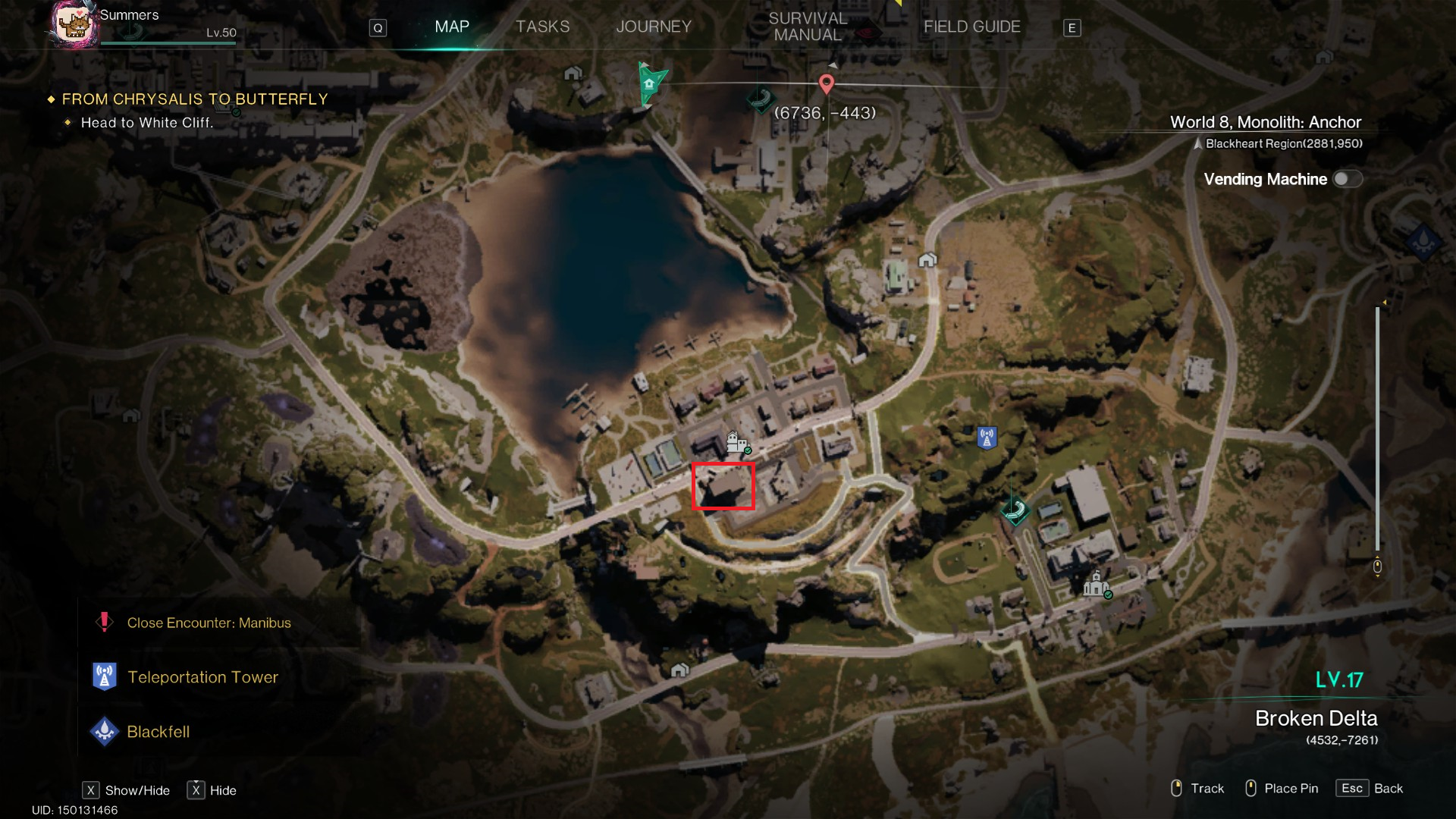This screenshot has width=1456, height=819.
Task: Click the Blackfell legend icon
Action: pyautogui.click(x=105, y=731)
